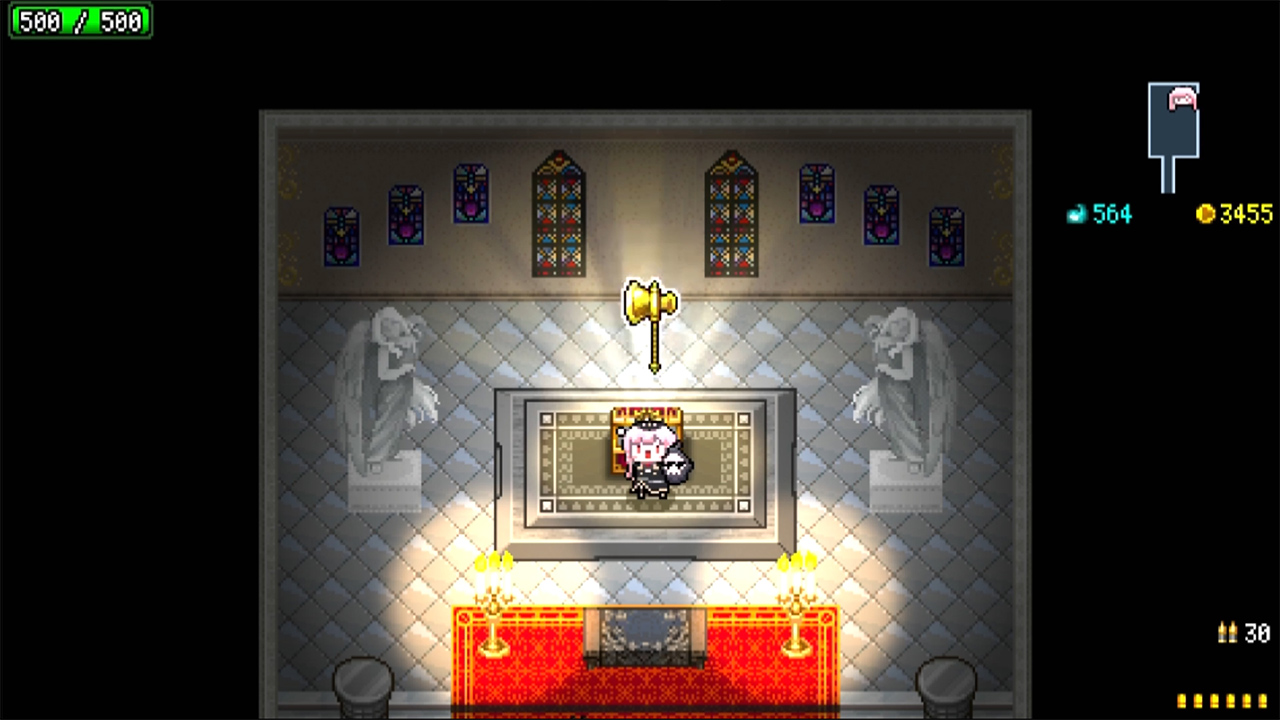Screen dimensions: 1280x720
Task: Click the bullet ammo counter icon
Action: tap(1227, 632)
